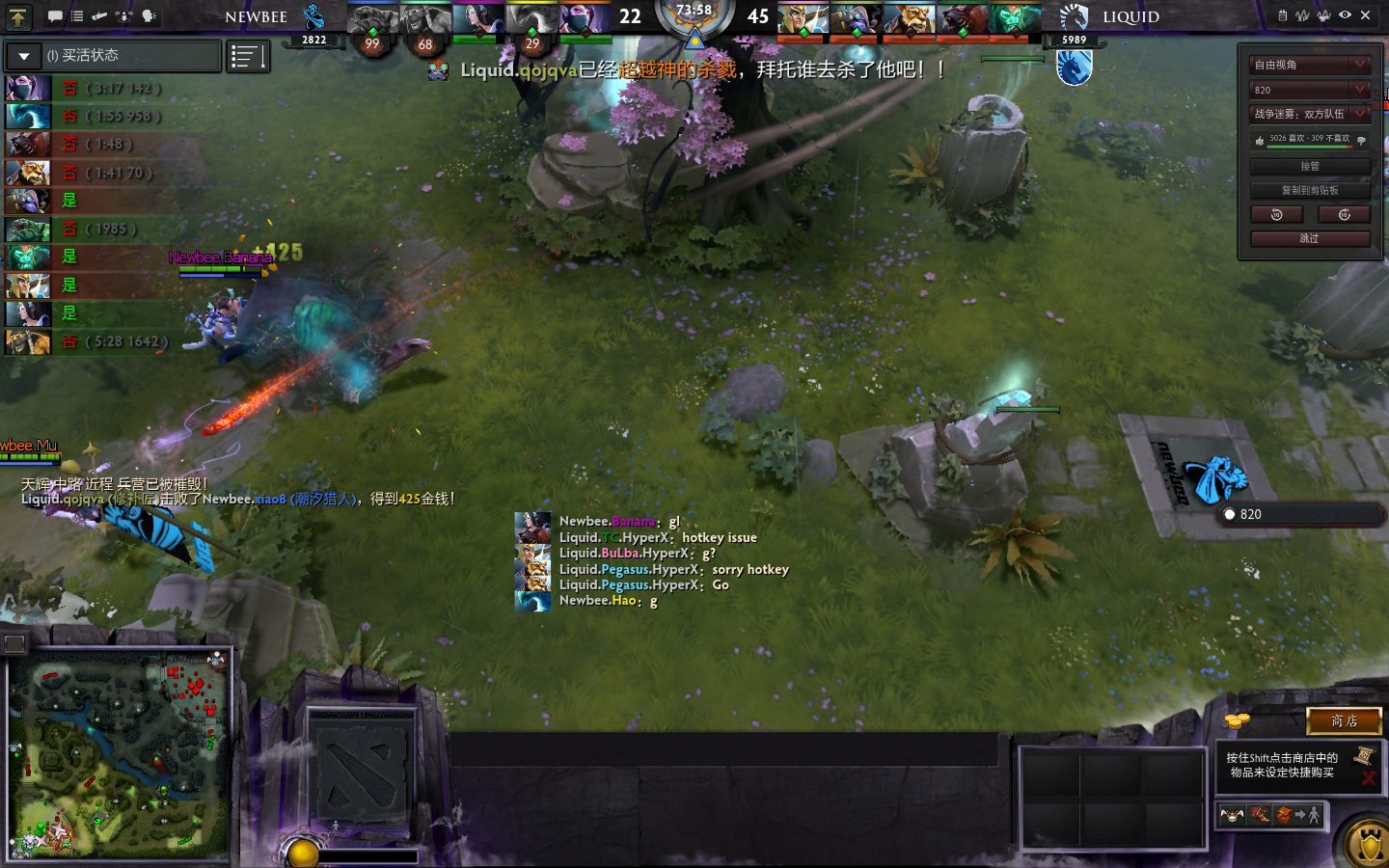Toggle the list panel button beside 买活状态

pos(248,57)
